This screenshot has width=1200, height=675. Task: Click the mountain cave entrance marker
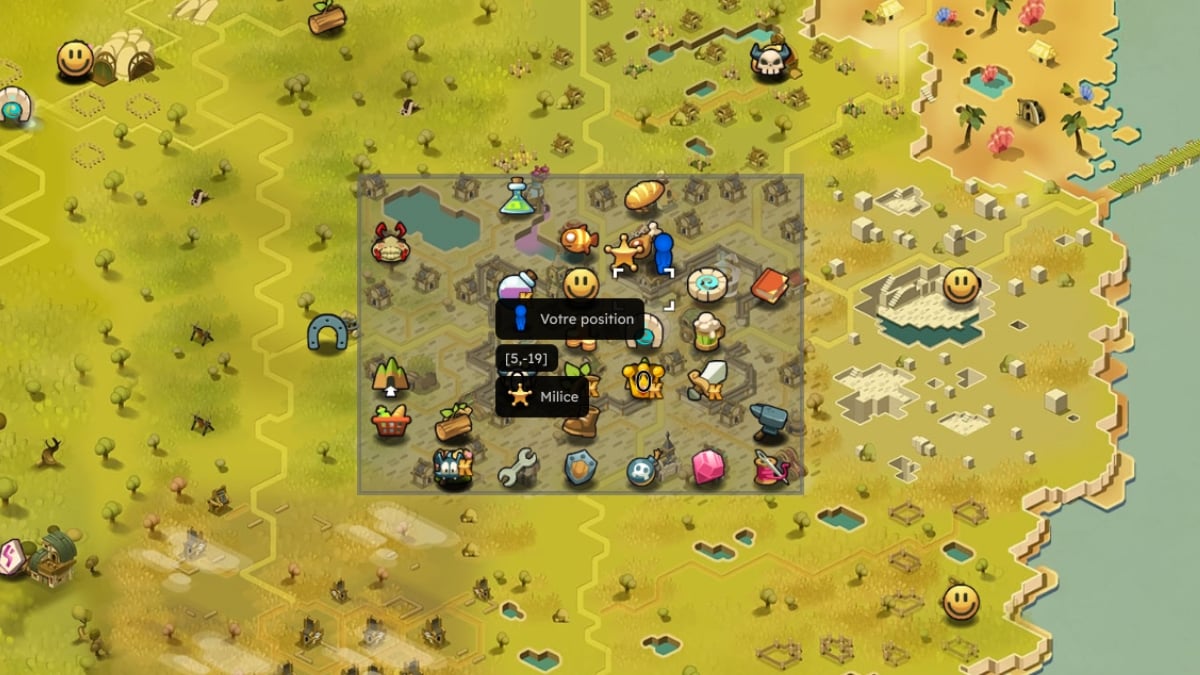pos(391,377)
